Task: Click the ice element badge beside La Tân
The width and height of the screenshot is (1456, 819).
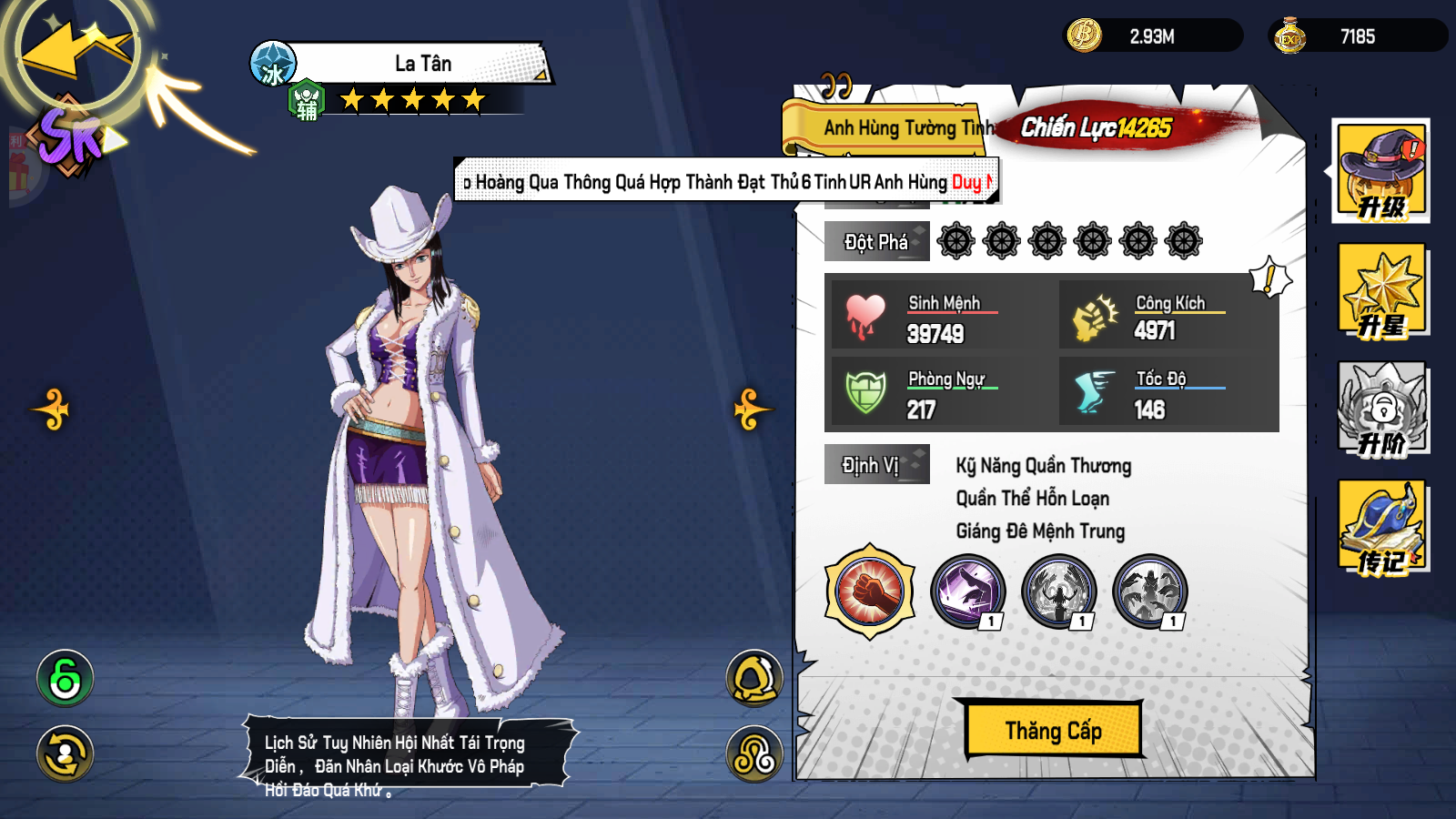Action: click(273, 64)
